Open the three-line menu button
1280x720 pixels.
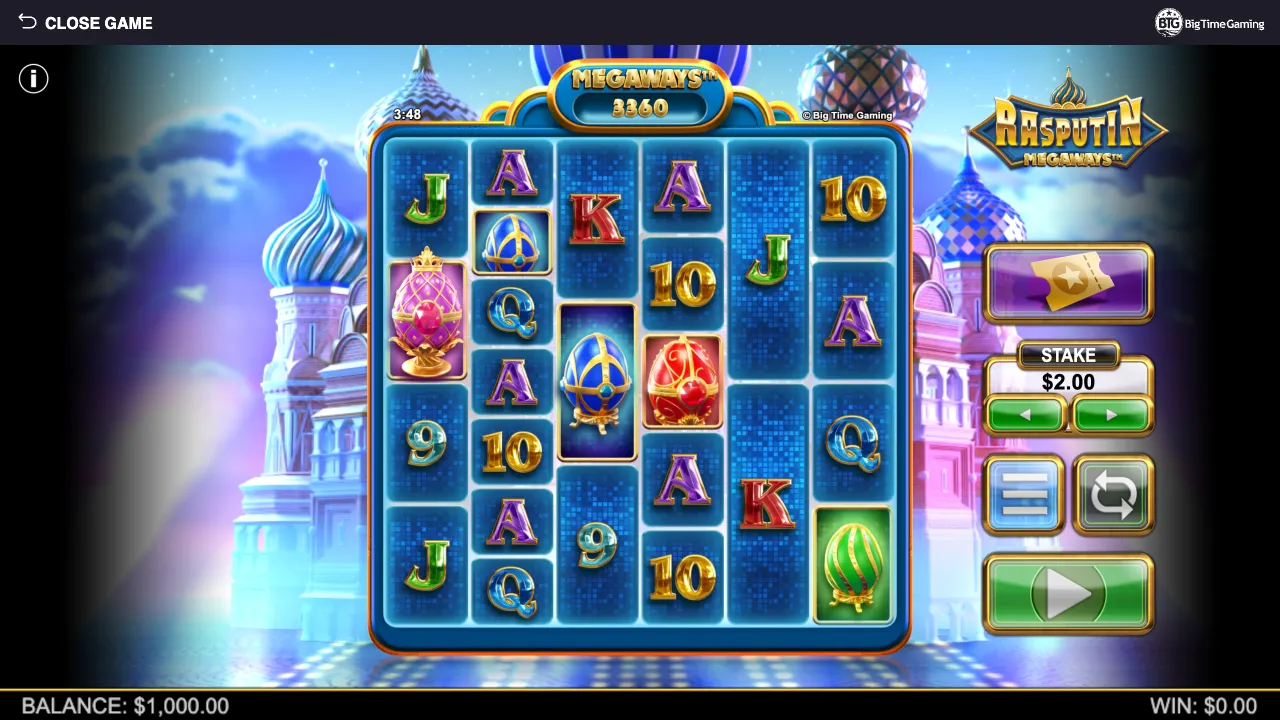click(x=1024, y=494)
